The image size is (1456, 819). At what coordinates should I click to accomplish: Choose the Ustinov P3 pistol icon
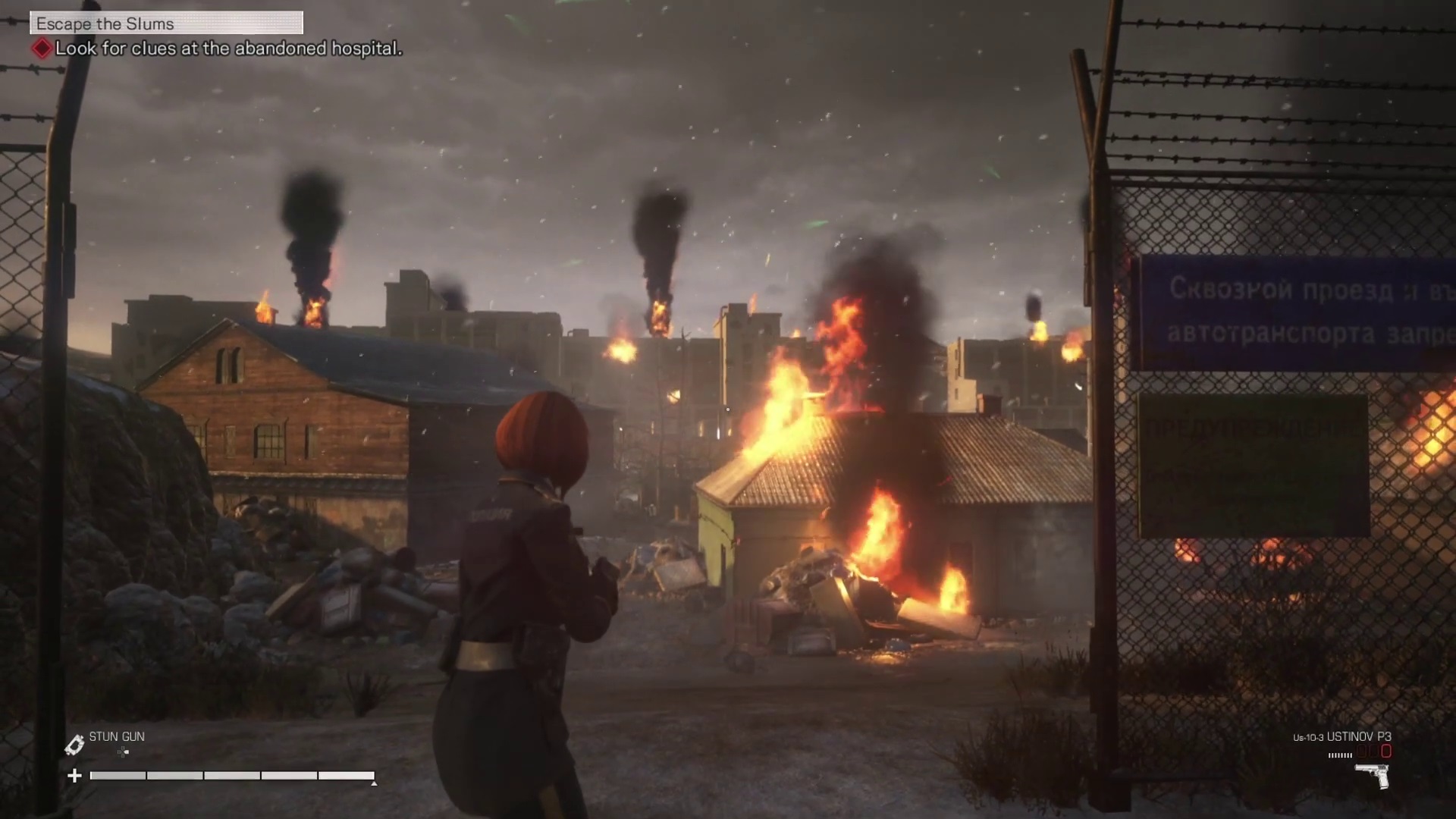(x=1373, y=775)
